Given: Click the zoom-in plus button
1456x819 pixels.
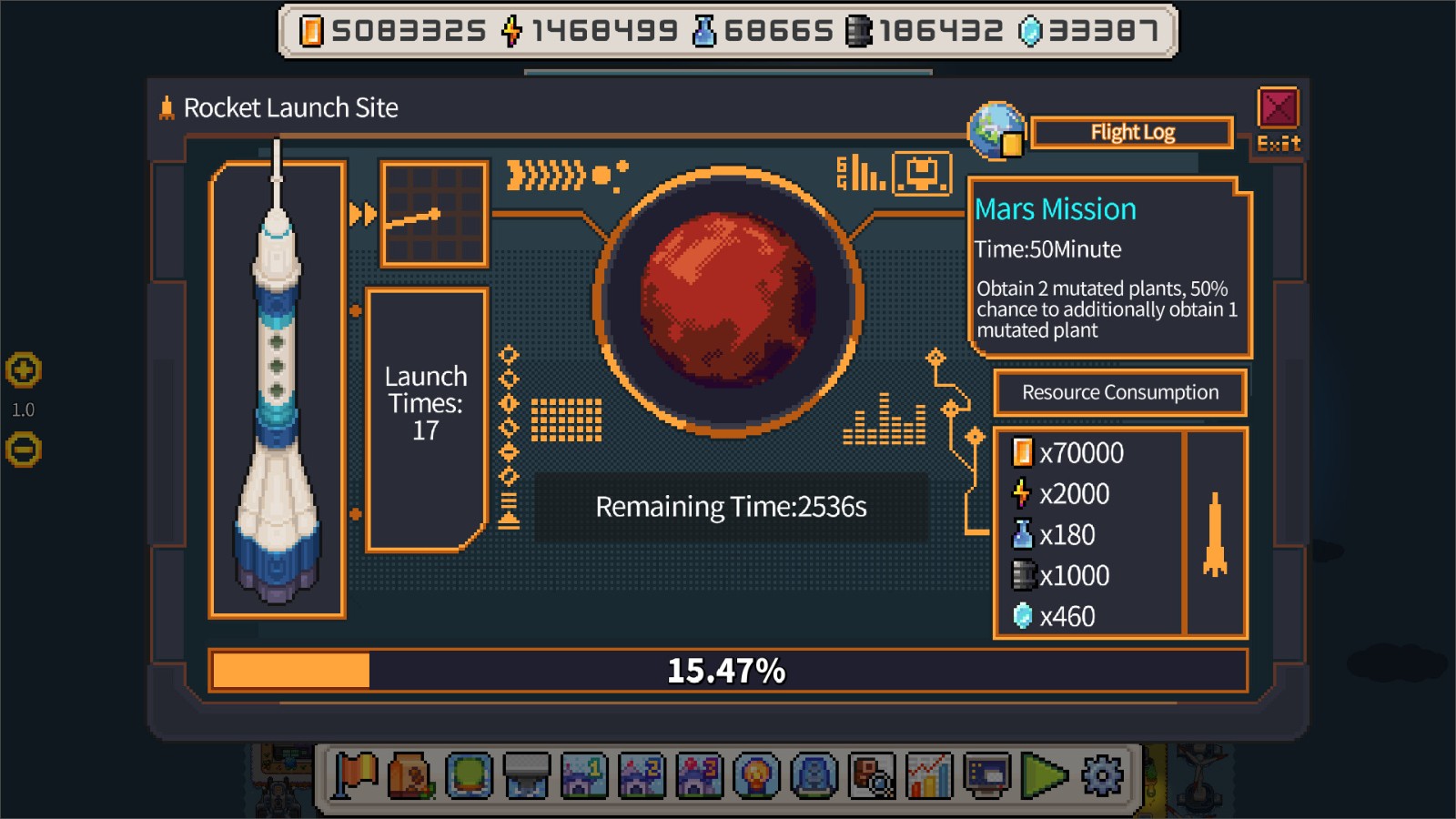Looking at the screenshot, I should click(x=24, y=370).
